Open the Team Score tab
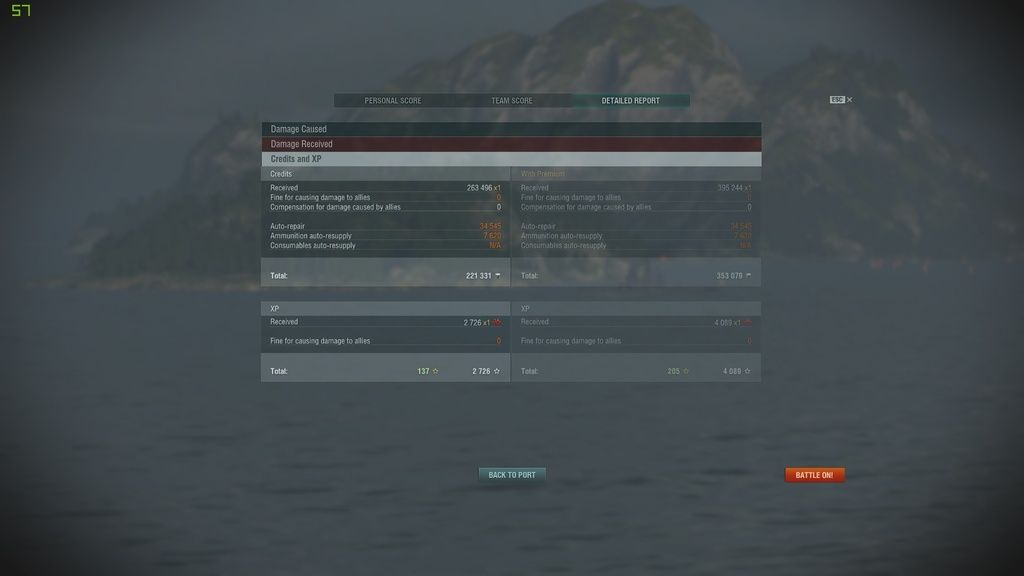This screenshot has width=1024, height=576. pos(512,101)
